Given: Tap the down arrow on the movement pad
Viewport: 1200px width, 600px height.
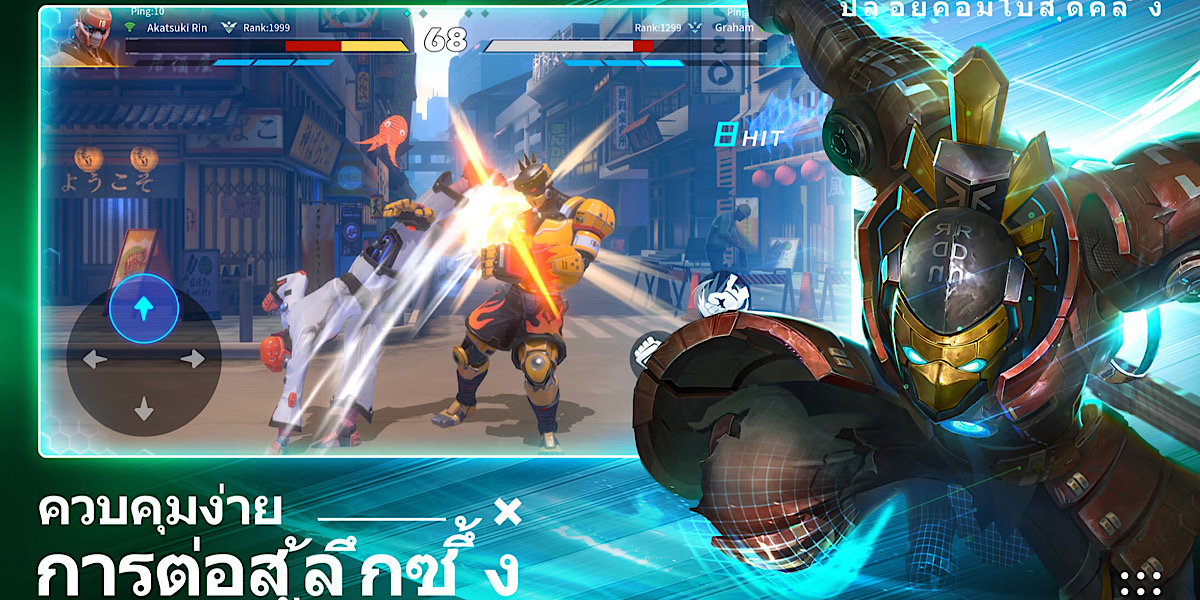Looking at the screenshot, I should [x=144, y=408].
